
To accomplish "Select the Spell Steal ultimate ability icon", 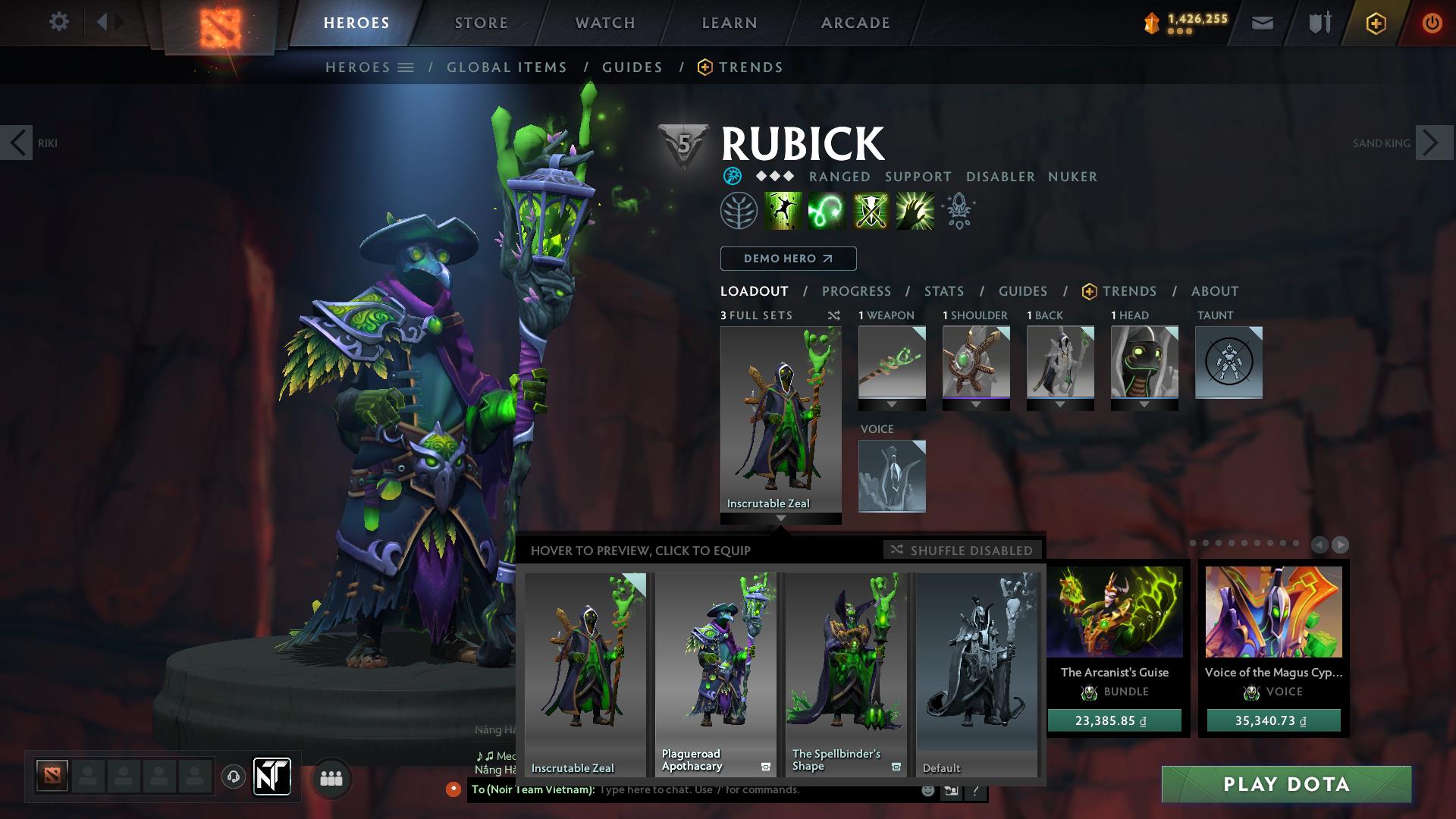I will 914,211.
